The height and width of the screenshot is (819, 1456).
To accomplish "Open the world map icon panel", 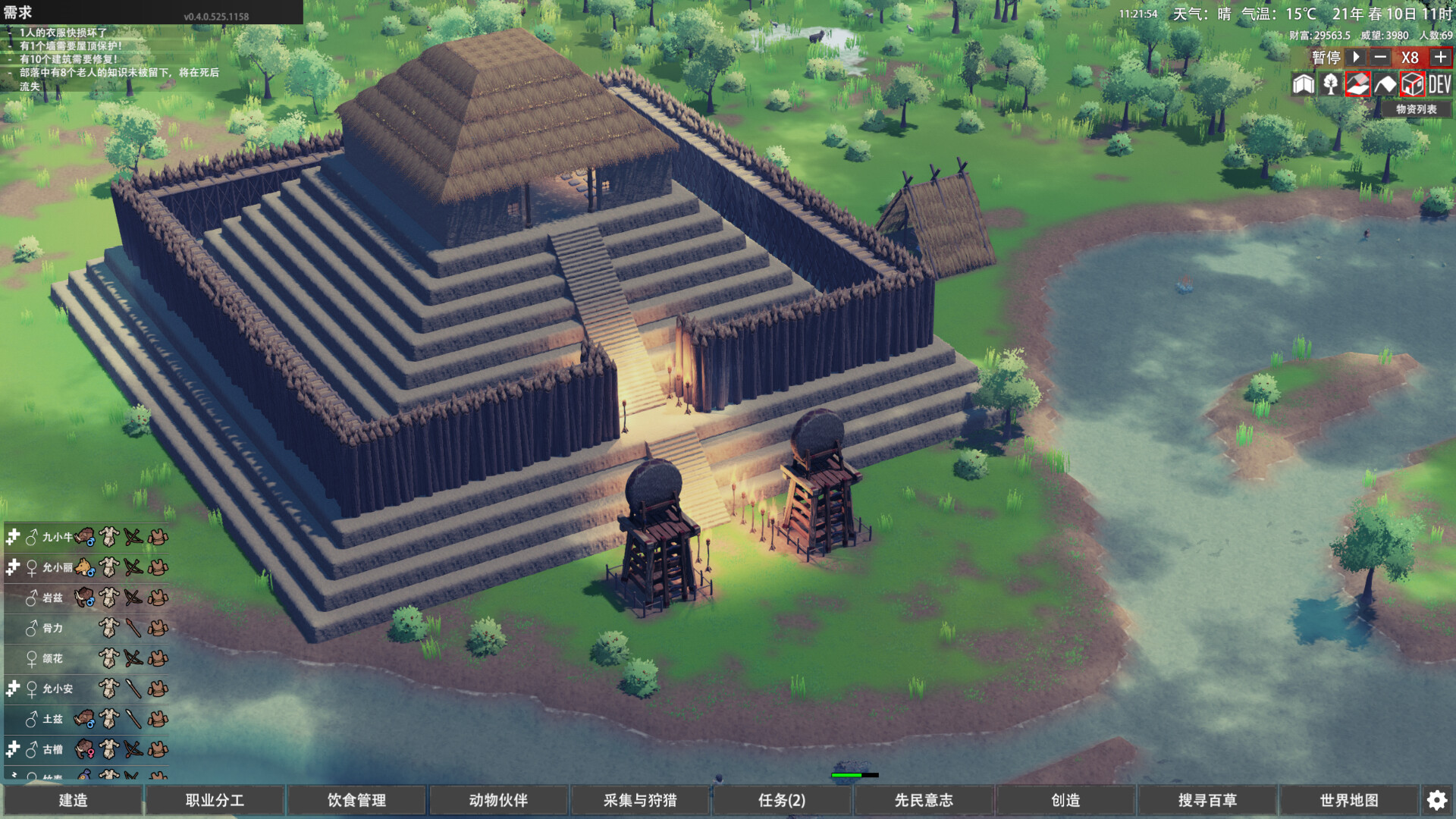I will coord(1303,85).
